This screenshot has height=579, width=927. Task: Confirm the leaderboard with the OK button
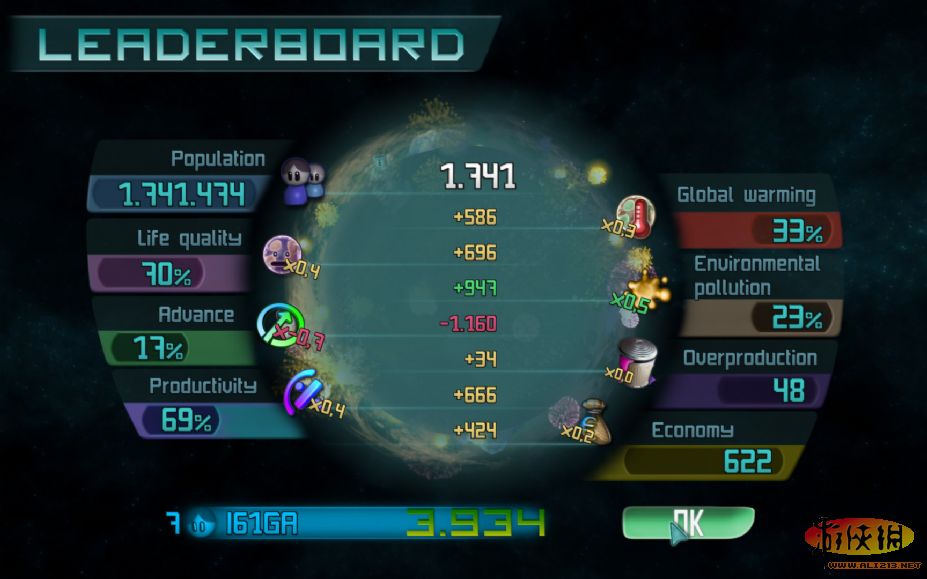[x=688, y=522]
